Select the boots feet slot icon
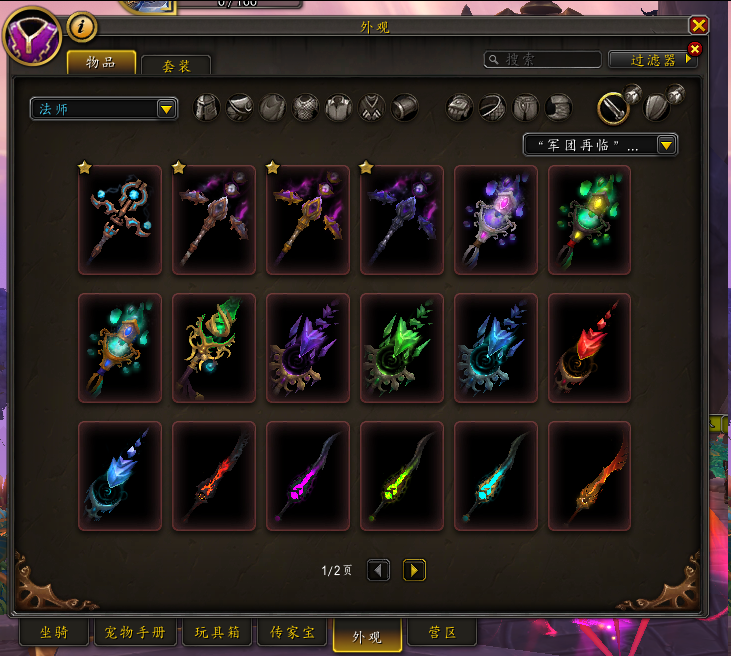The image size is (731, 656). pos(559,108)
